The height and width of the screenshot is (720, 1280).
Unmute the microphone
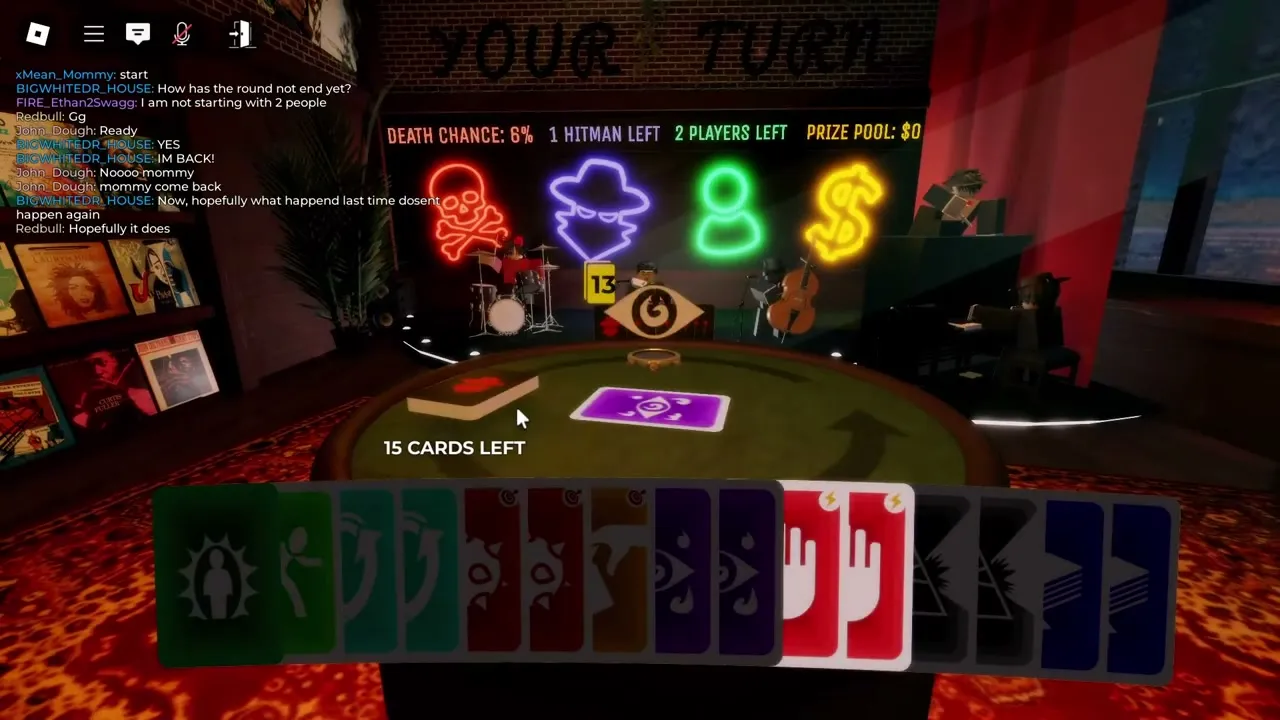point(182,34)
